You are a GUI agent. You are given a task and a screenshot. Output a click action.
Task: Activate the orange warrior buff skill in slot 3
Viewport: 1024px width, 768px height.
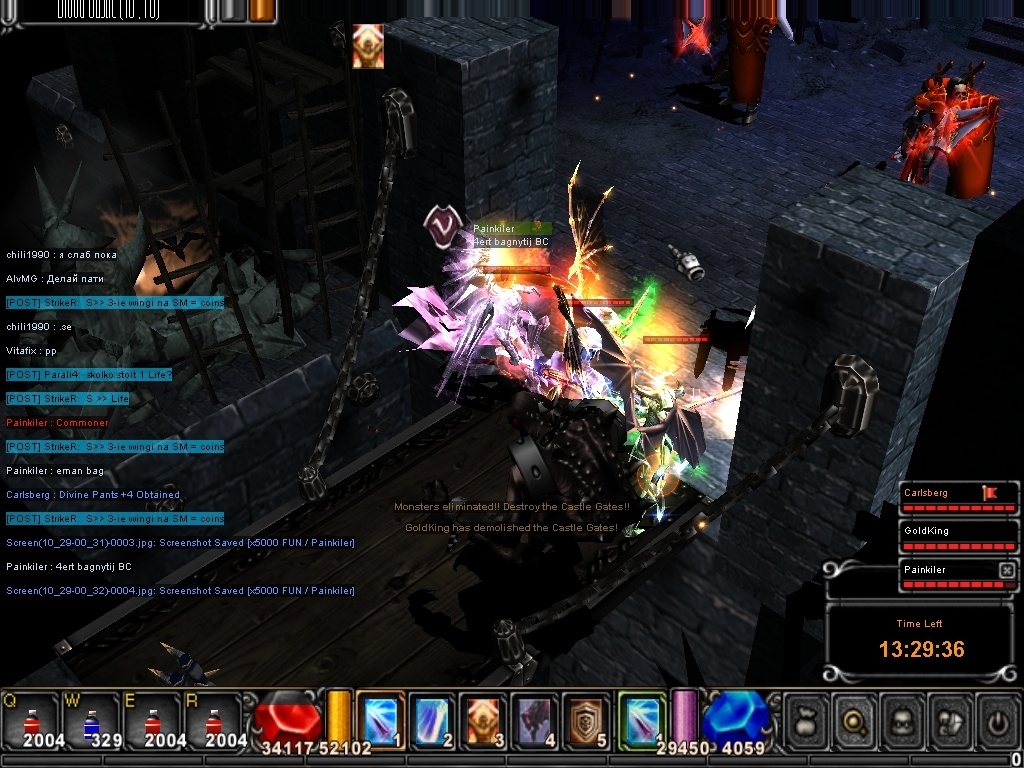[485, 718]
